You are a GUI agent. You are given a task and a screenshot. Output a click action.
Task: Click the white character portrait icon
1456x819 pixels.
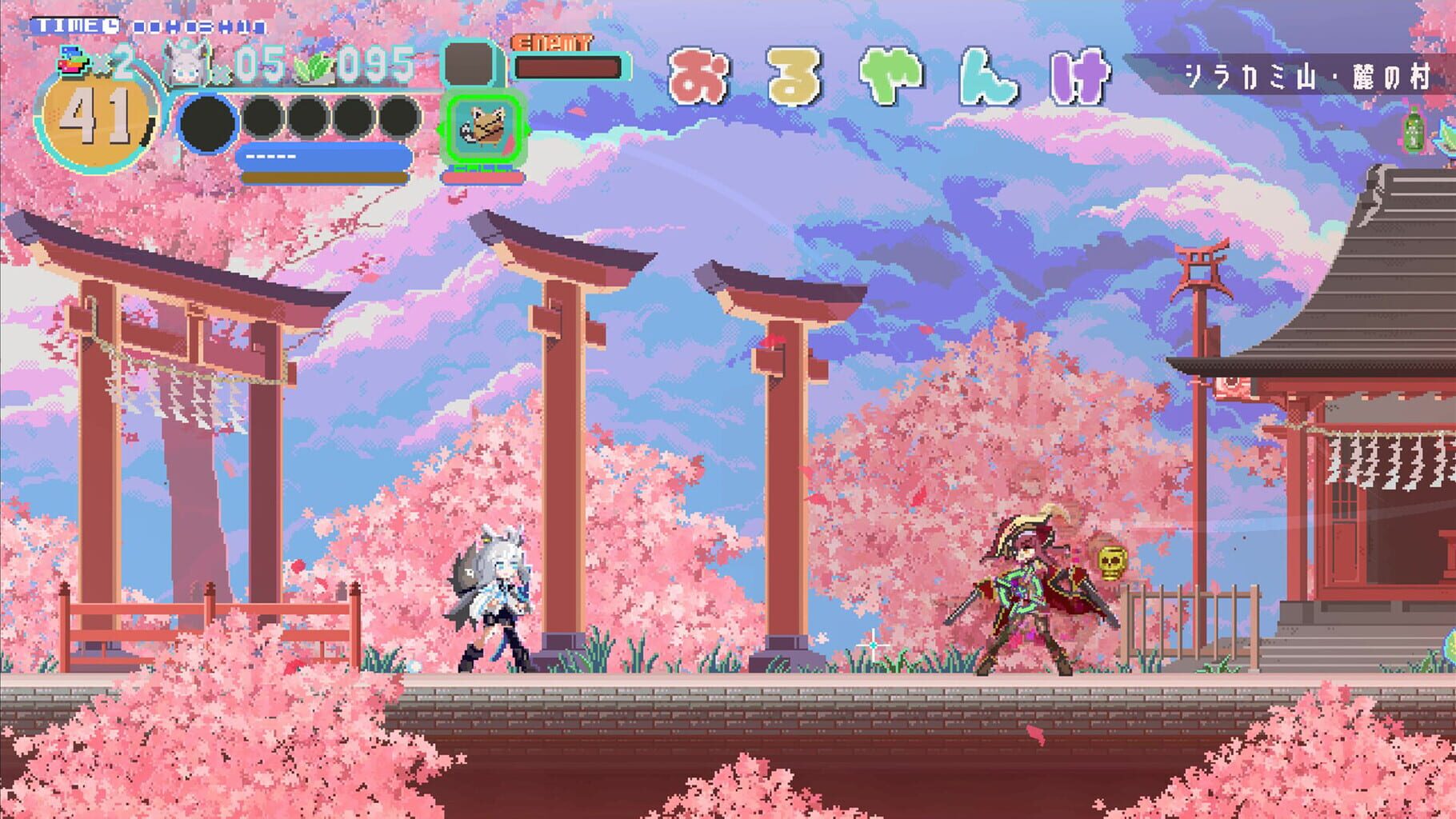(182, 61)
